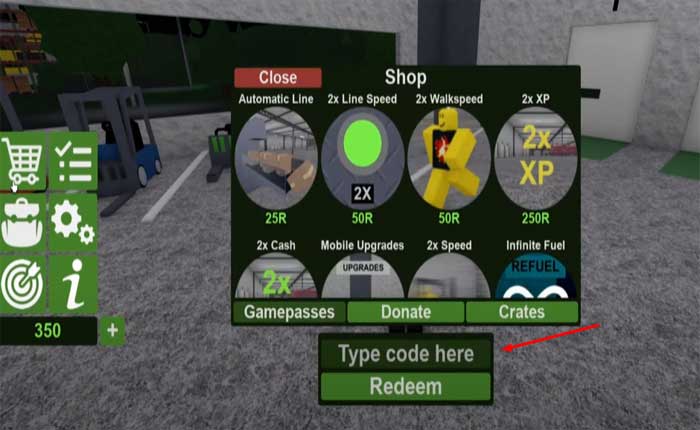Switch to the Gamepasses tab
This screenshot has width=700, height=430.
(x=289, y=312)
